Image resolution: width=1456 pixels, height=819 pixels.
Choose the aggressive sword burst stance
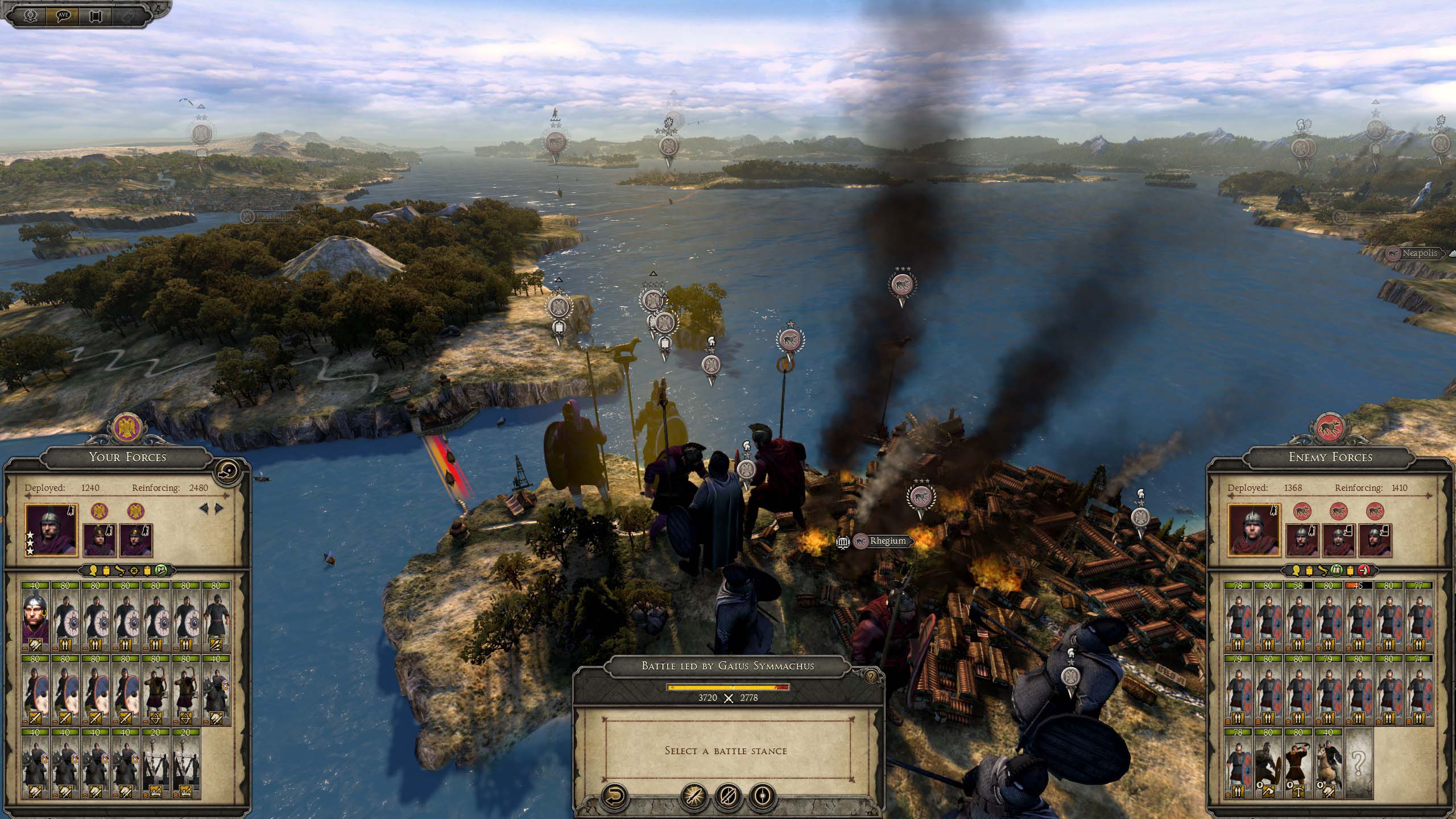pos(696,795)
